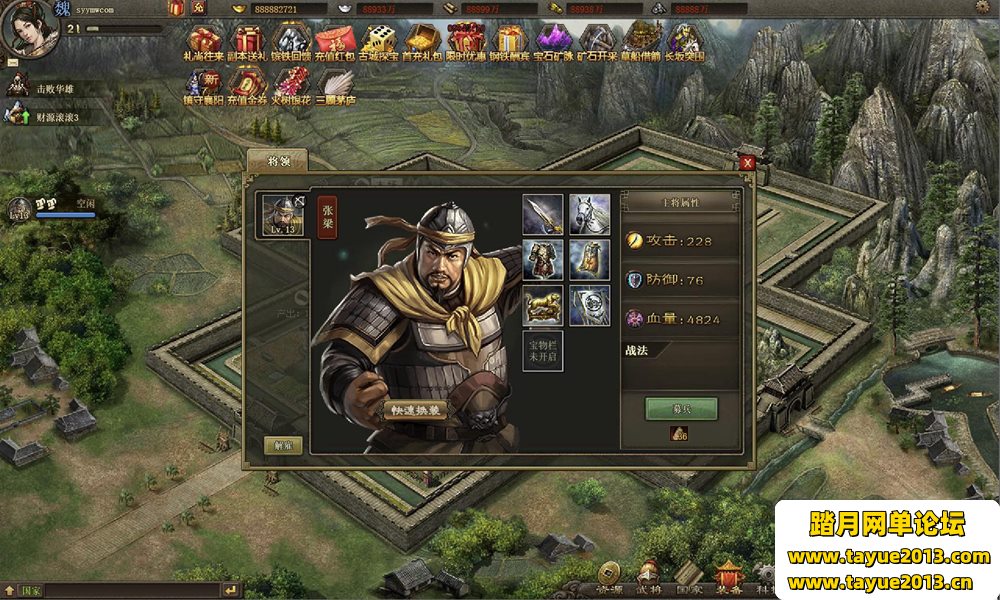Open the 充值红包 red envelope event
Screen dimensions: 1000x600
tap(334, 44)
